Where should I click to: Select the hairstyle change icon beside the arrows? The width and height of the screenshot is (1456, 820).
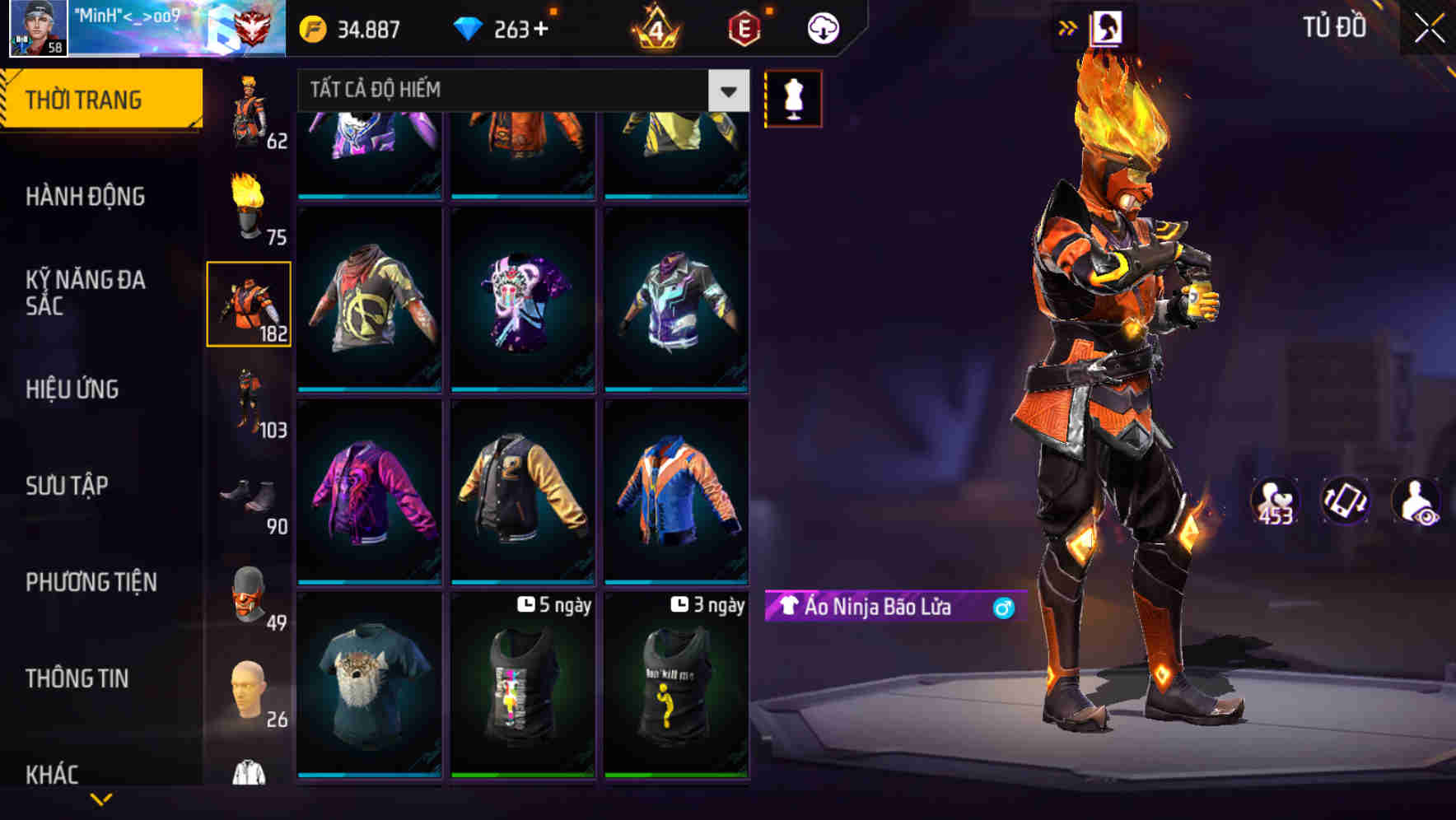[x=1105, y=27]
